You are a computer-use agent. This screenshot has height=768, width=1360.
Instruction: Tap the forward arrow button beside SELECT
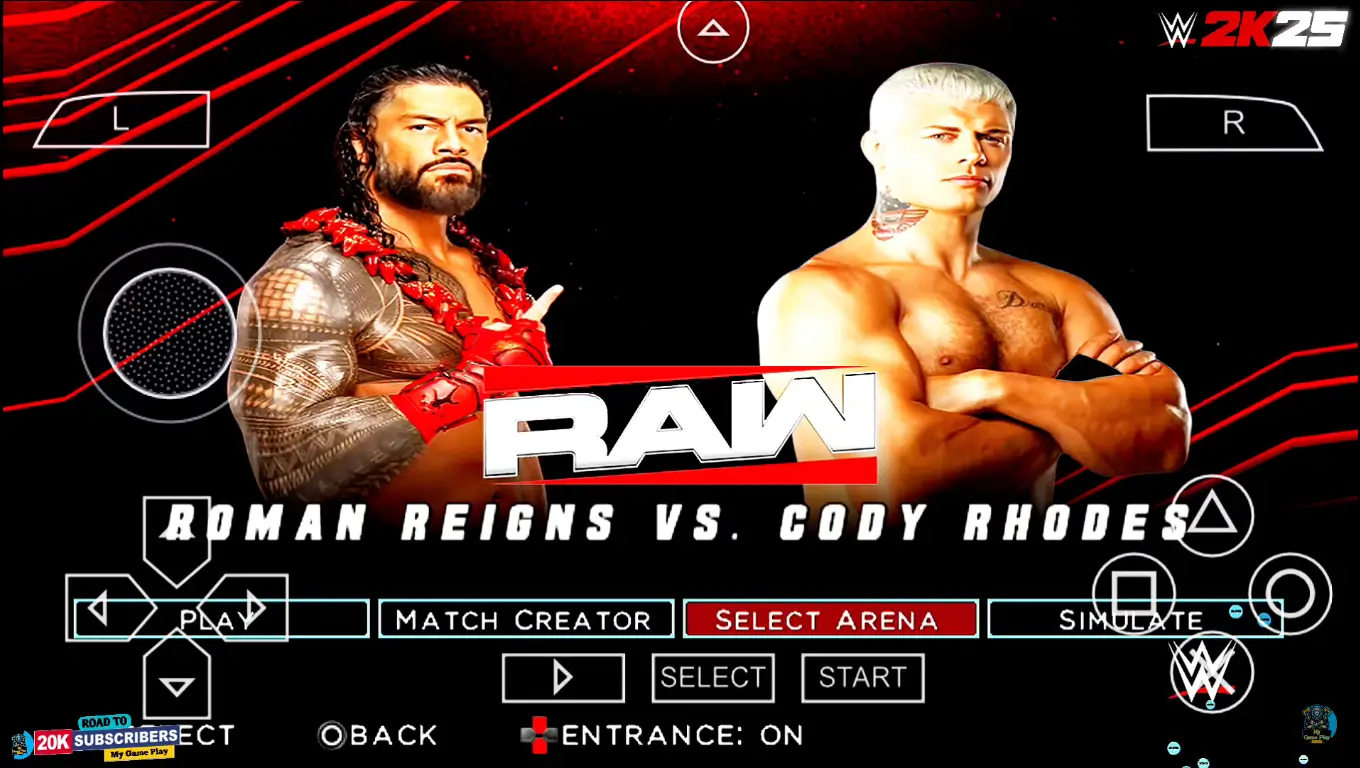coord(563,677)
